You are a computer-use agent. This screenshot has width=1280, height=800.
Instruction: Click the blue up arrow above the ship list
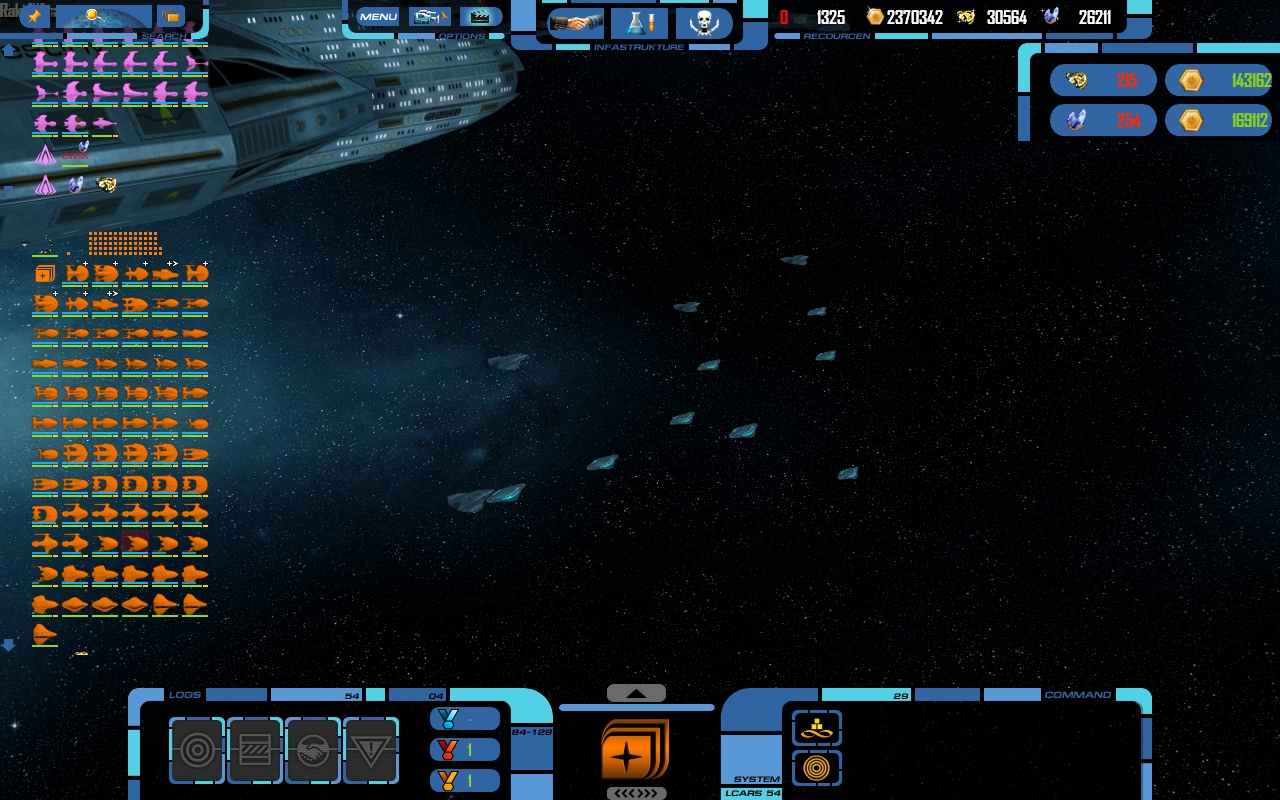coord(9,51)
